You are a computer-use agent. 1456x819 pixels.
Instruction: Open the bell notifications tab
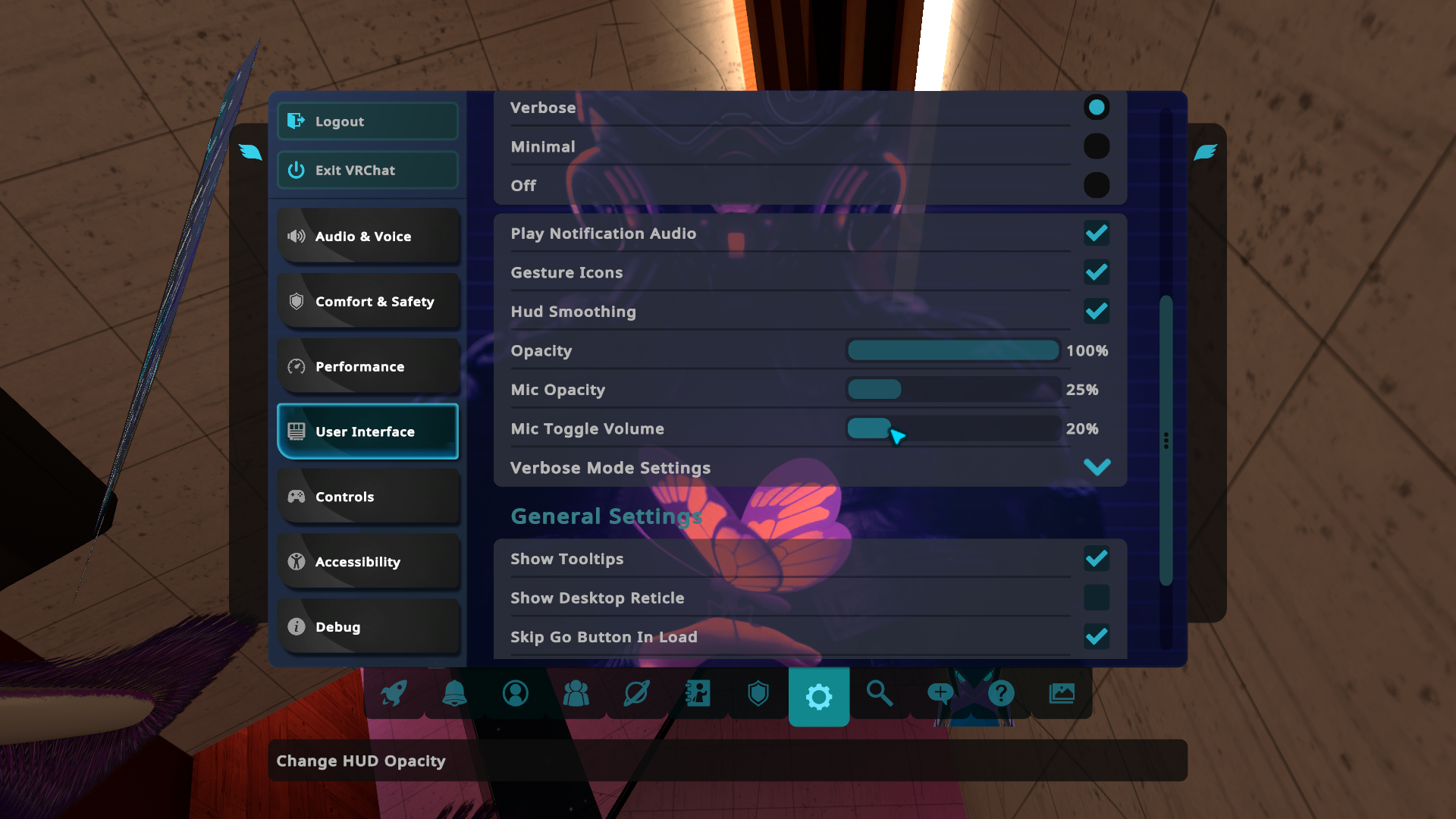point(454,693)
